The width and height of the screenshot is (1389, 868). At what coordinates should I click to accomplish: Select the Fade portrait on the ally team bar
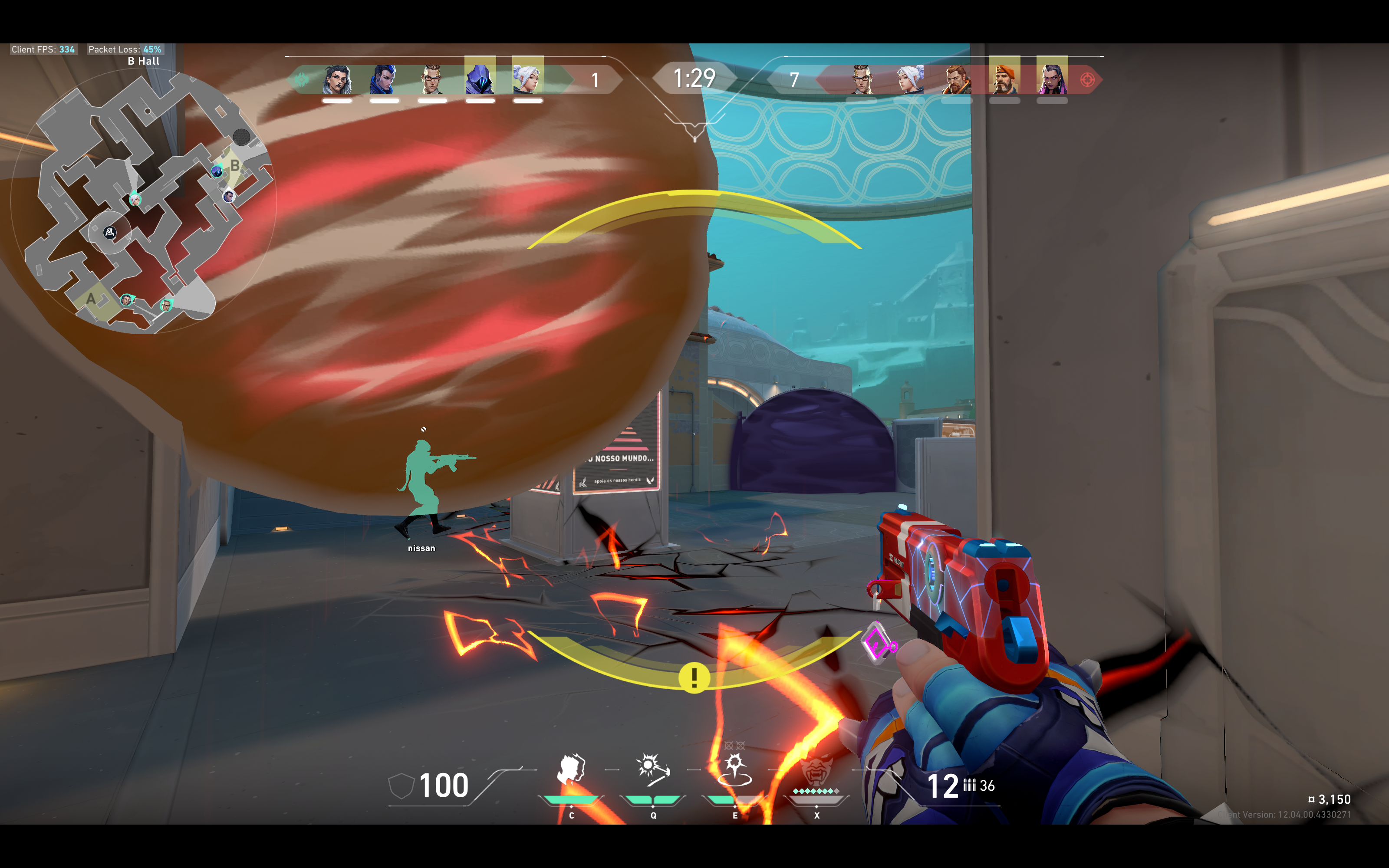pyautogui.click(x=337, y=79)
